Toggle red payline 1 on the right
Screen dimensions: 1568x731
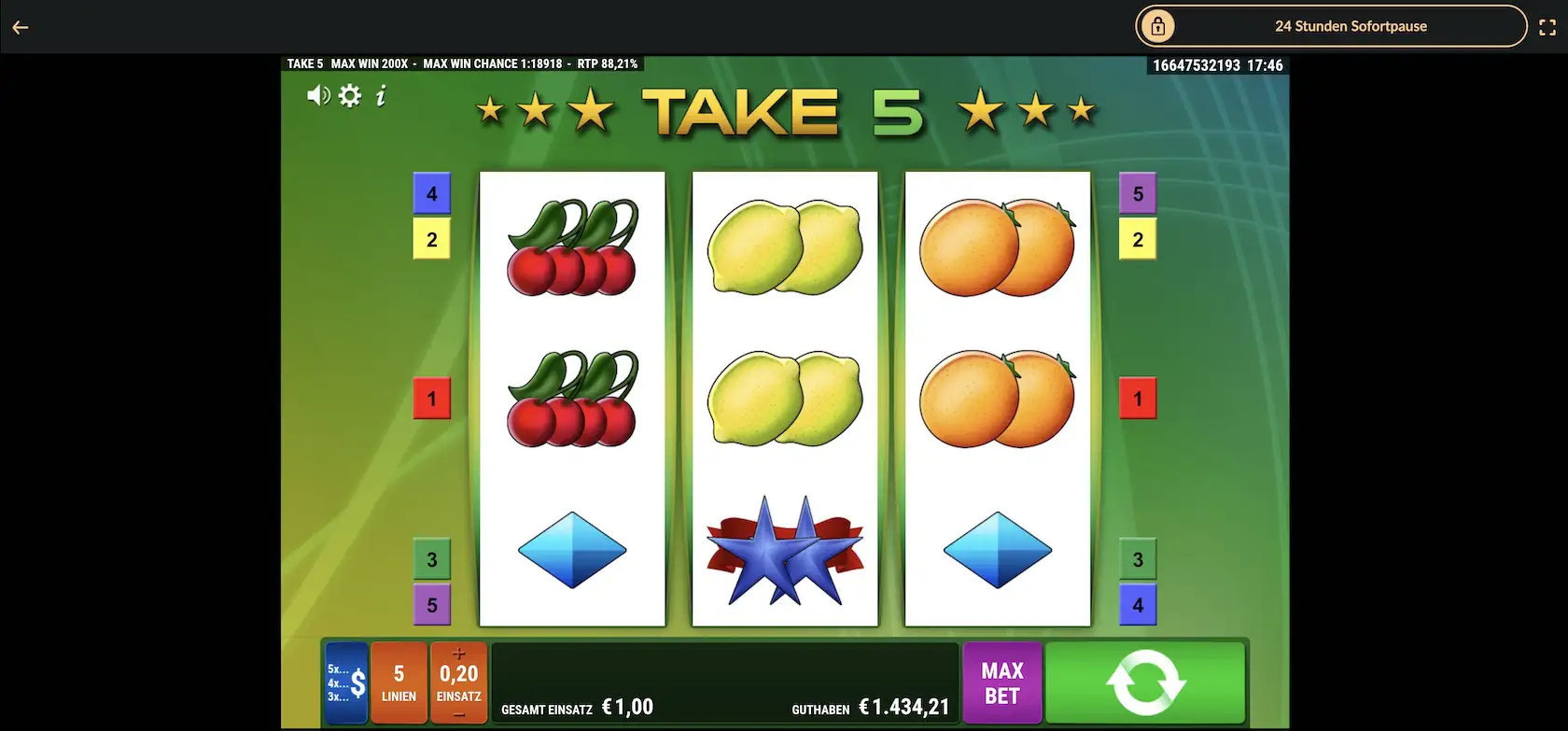[1137, 398]
